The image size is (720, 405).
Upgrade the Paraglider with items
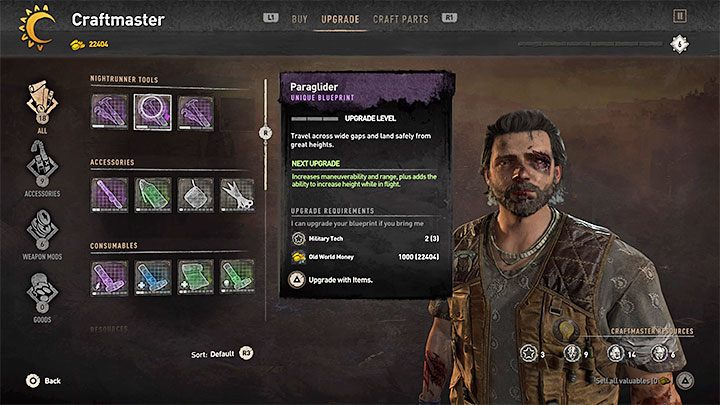335,280
